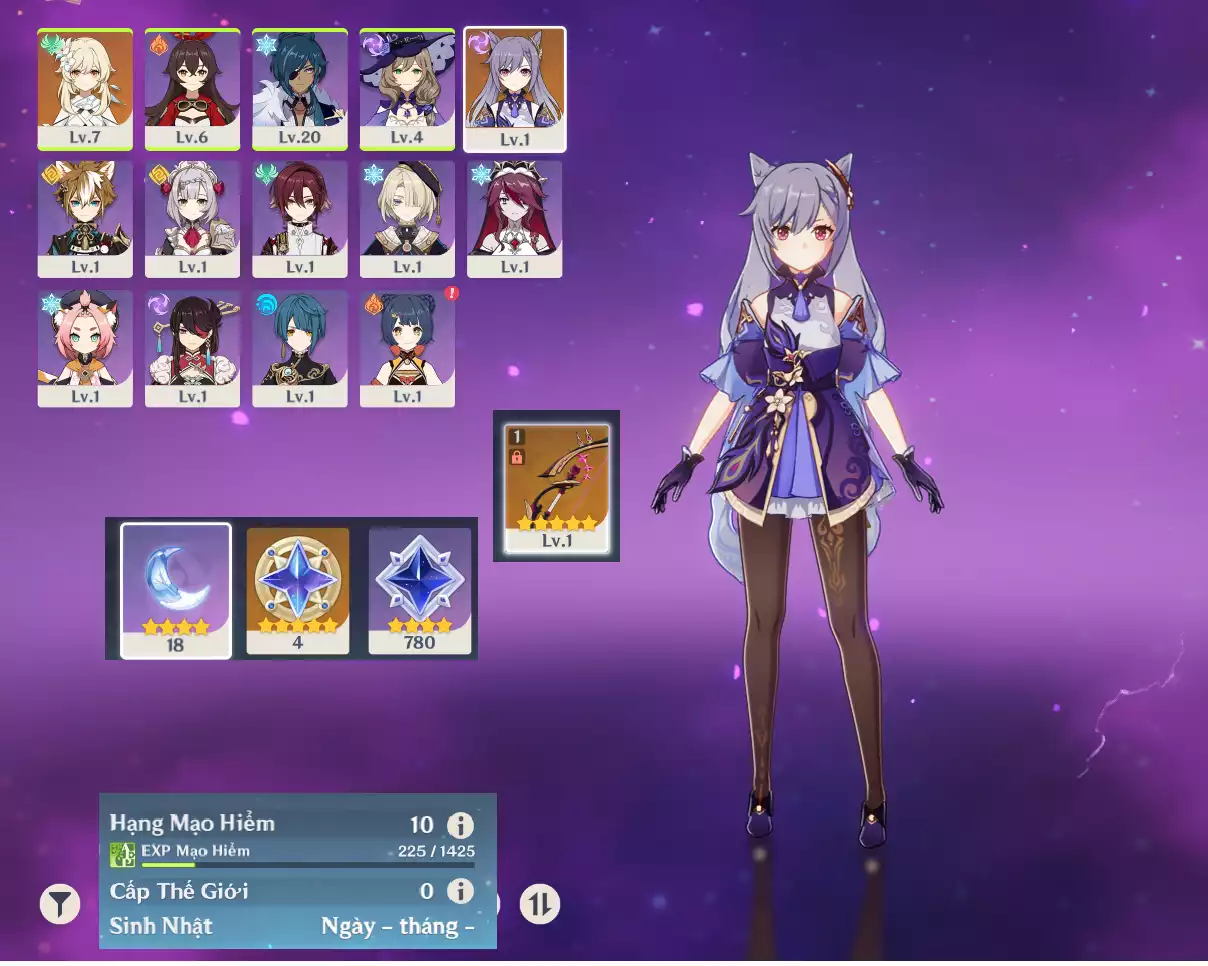Select Rosaria's character card
Viewport: 1208px width, 966px height.
(515, 219)
